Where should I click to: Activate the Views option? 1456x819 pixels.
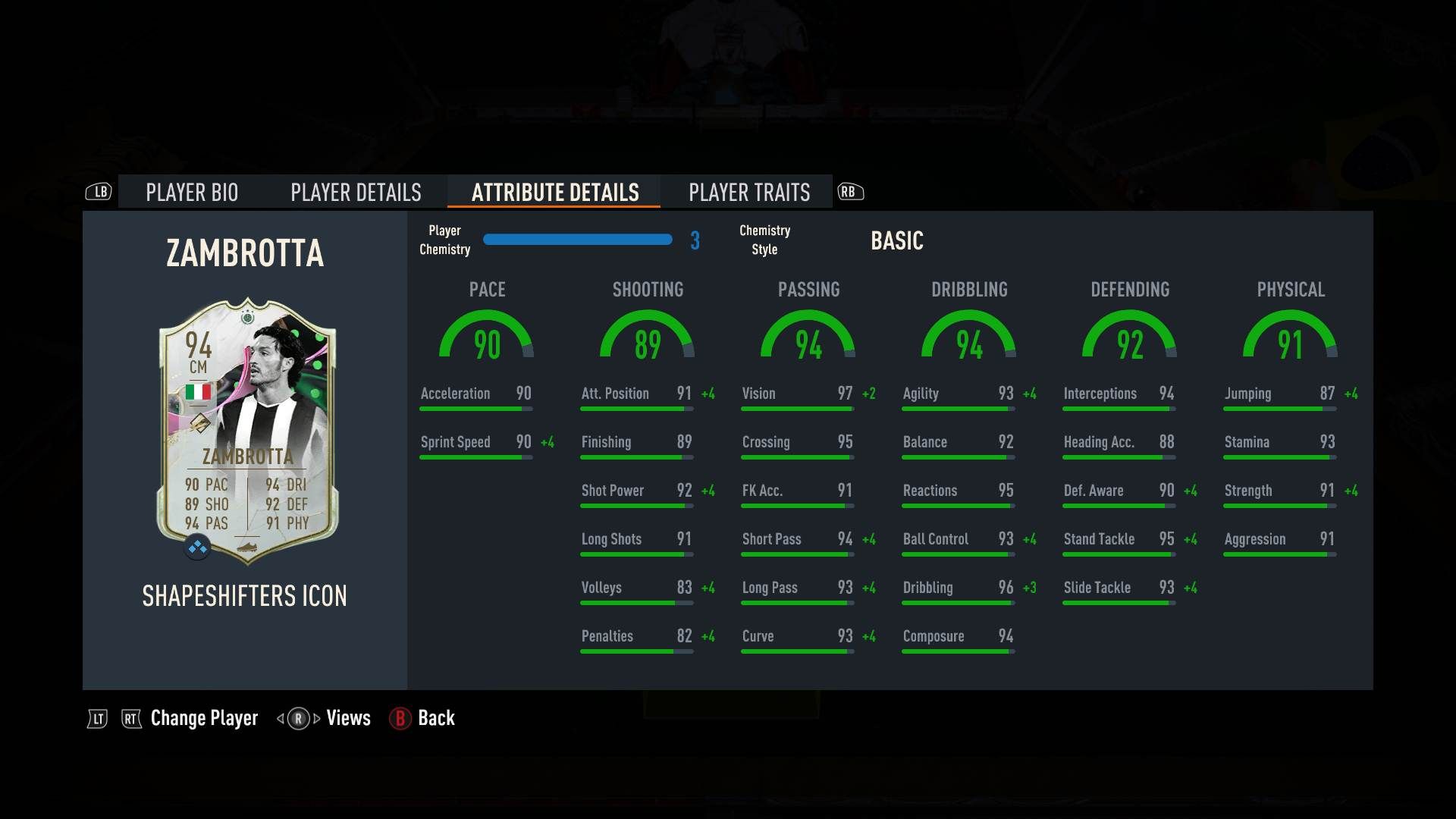tap(347, 718)
